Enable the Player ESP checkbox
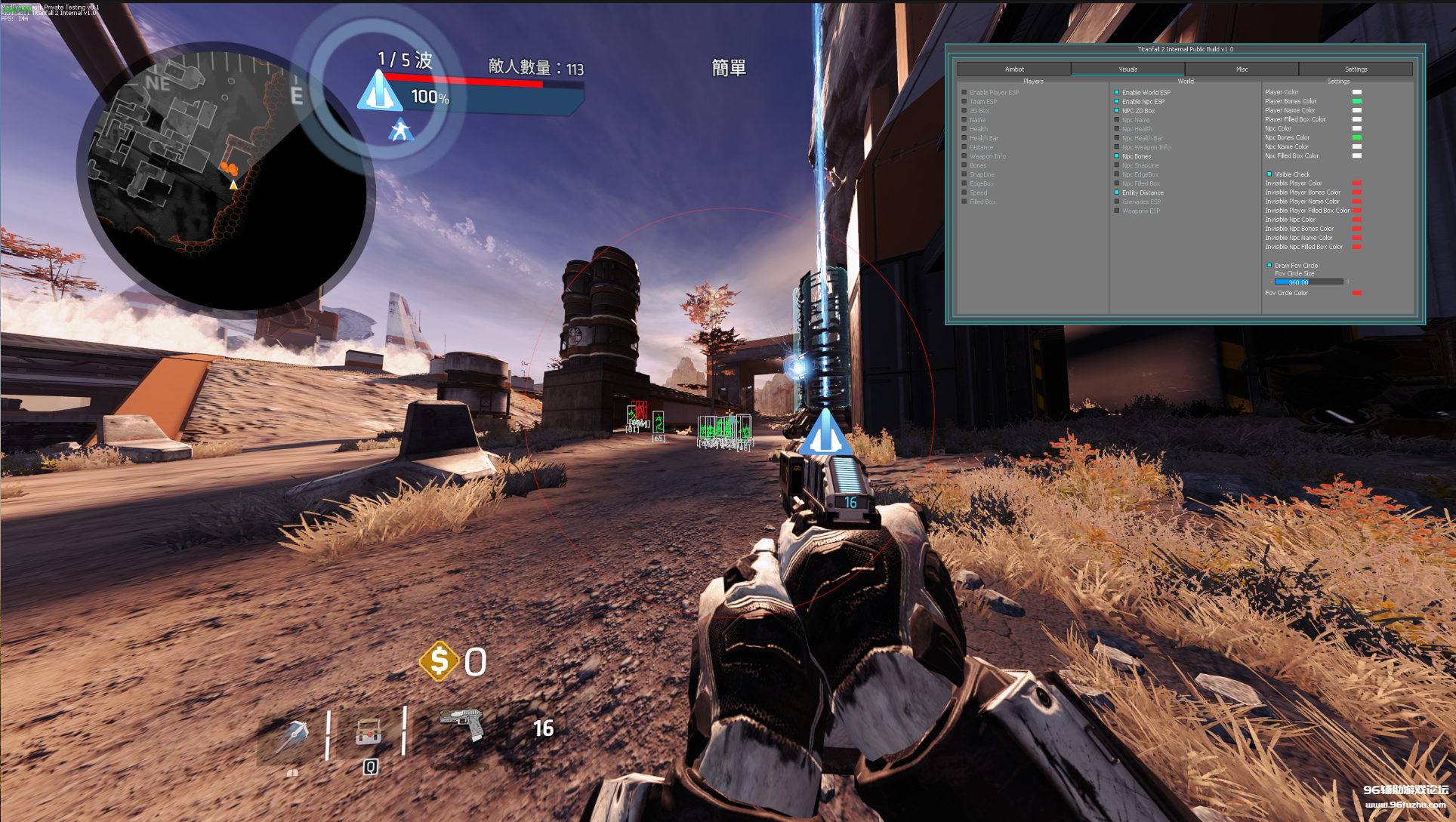The image size is (1456, 822). (x=964, y=93)
